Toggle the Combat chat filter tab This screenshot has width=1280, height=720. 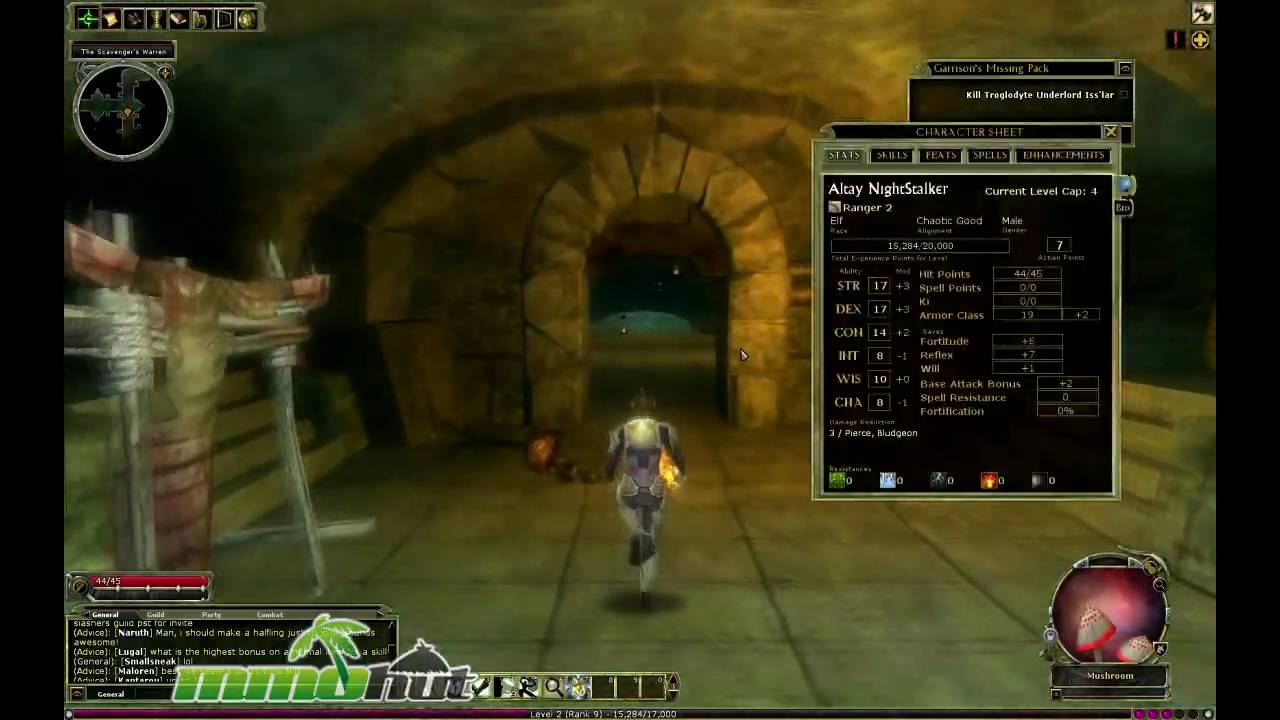268,614
